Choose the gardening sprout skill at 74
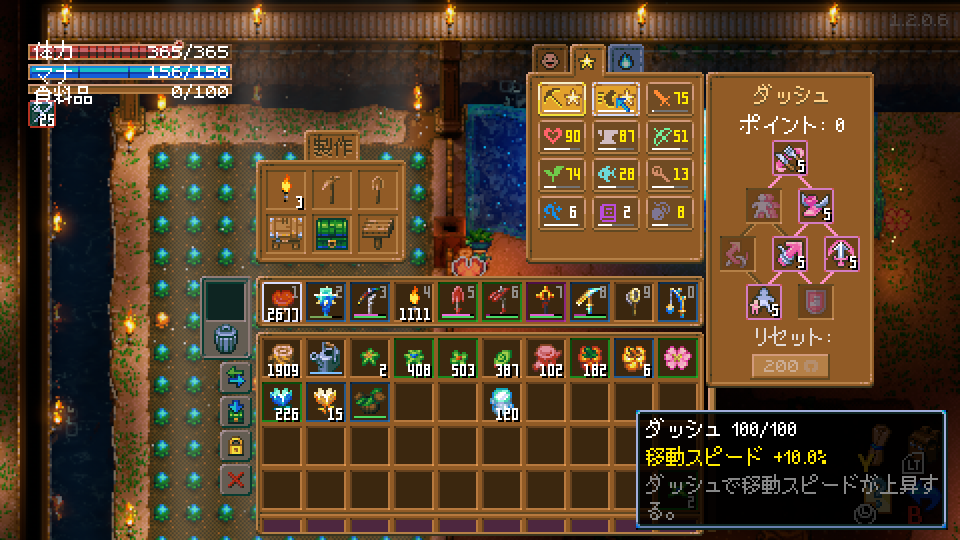Image resolution: width=960 pixels, height=540 pixels. click(562, 173)
